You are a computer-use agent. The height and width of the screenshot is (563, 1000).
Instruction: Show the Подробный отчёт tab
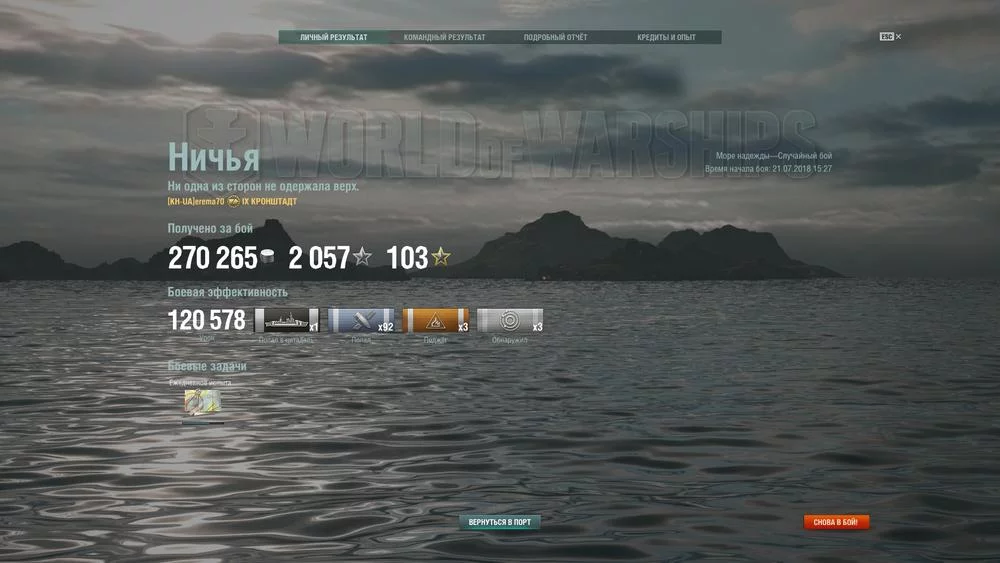click(x=556, y=38)
